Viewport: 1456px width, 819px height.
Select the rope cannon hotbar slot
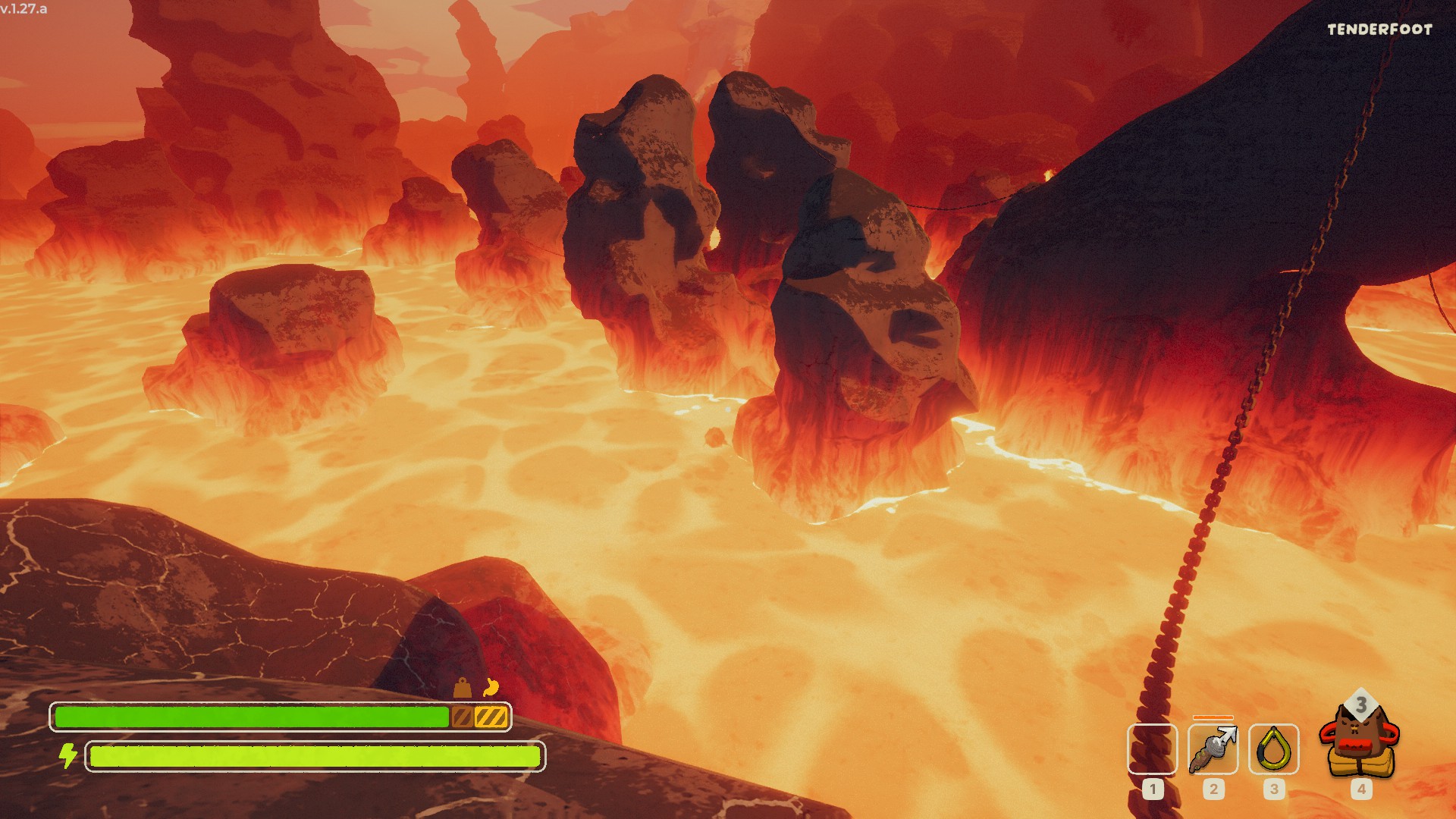click(1213, 749)
